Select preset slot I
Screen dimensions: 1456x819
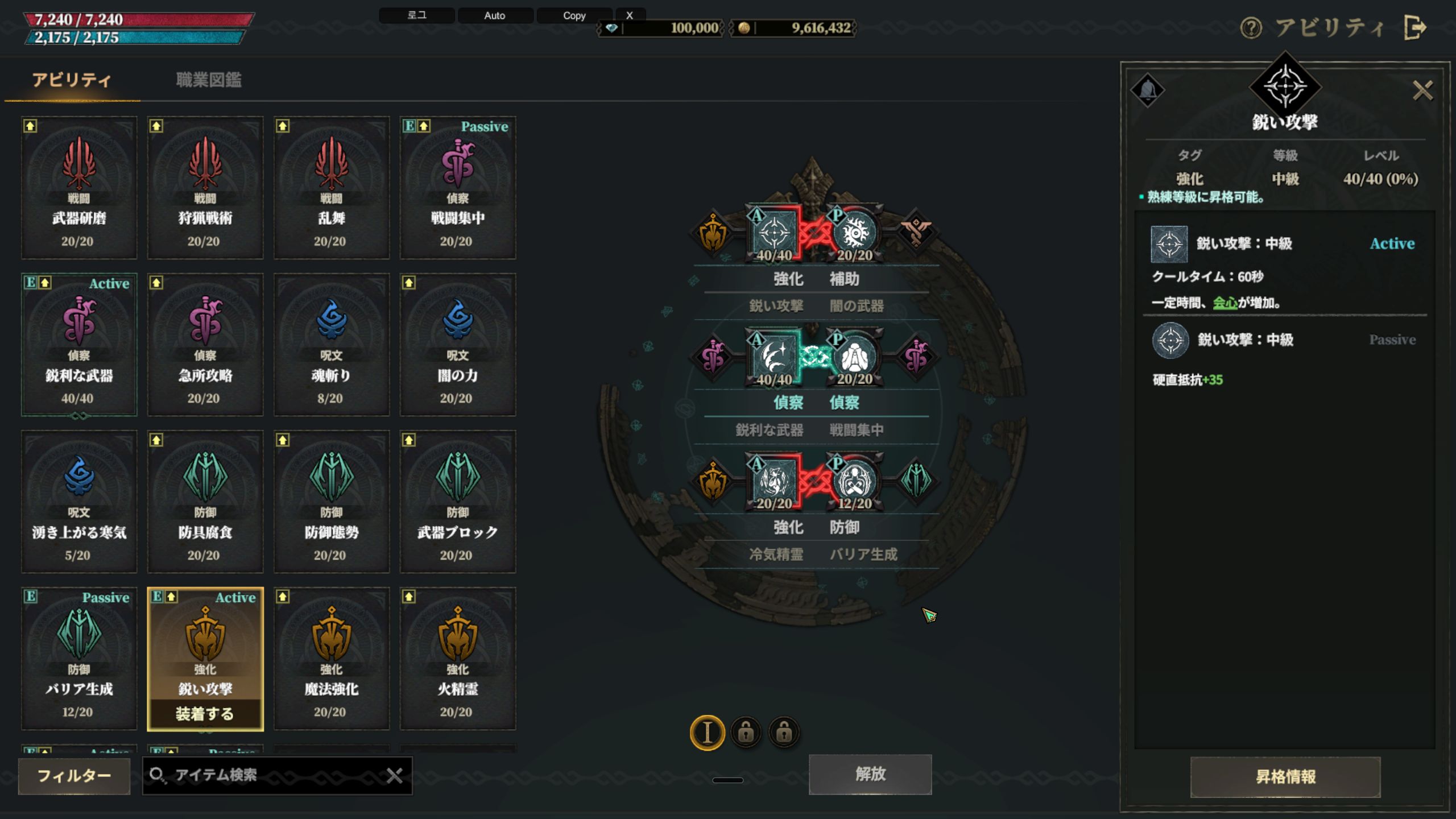[x=707, y=733]
